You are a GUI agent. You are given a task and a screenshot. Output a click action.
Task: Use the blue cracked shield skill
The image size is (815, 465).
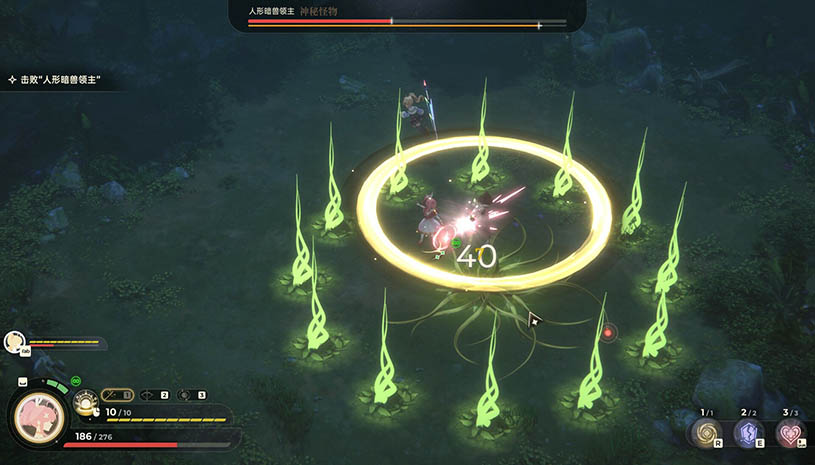coord(750,433)
